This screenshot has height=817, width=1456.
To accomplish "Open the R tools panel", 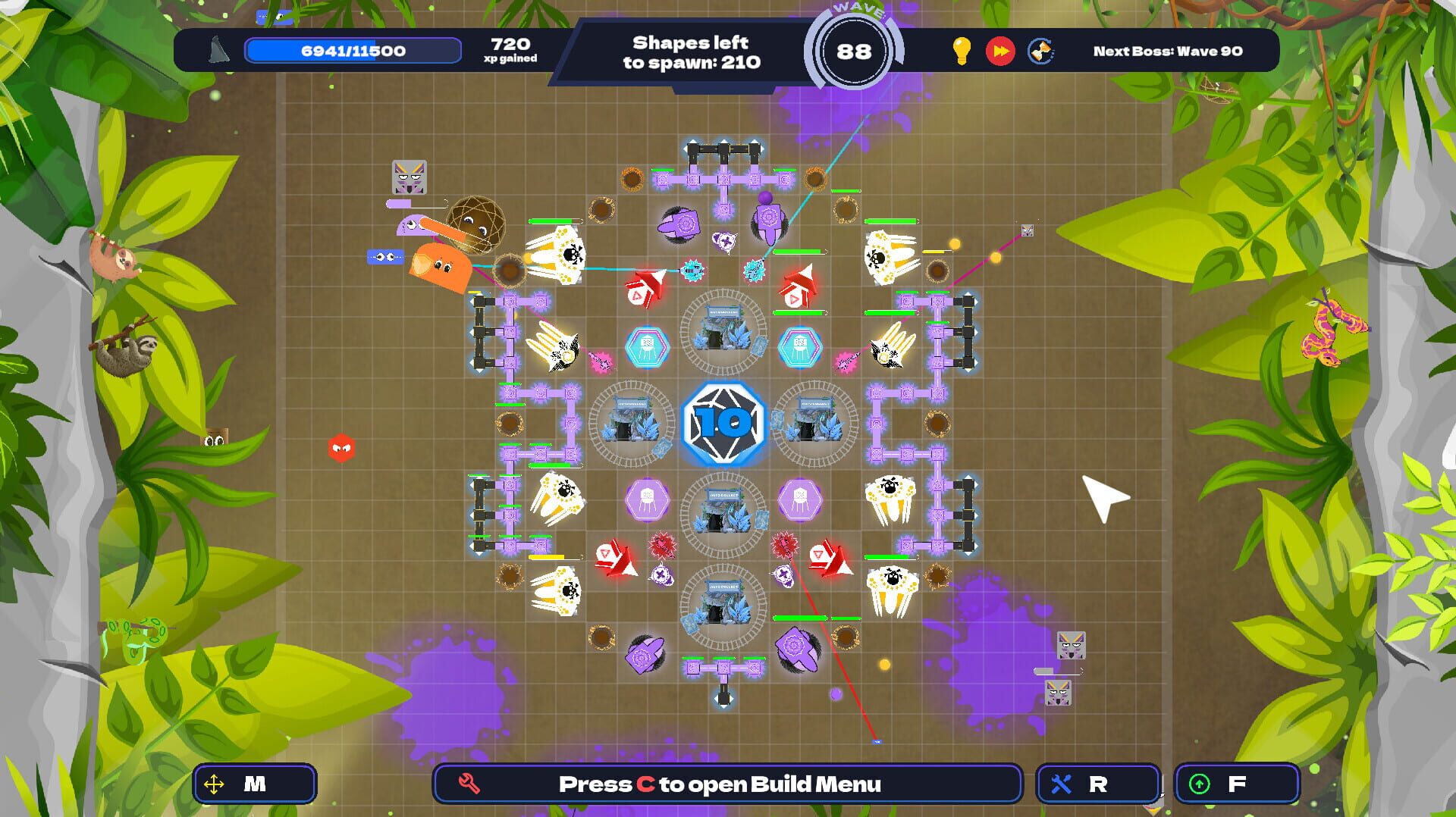I will pos(1096,785).
